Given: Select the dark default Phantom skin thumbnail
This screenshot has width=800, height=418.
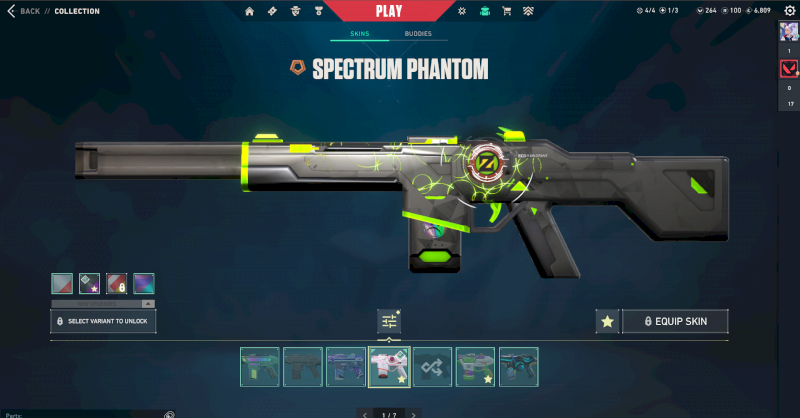Looking at the screenshot, I should click(303, 367).
